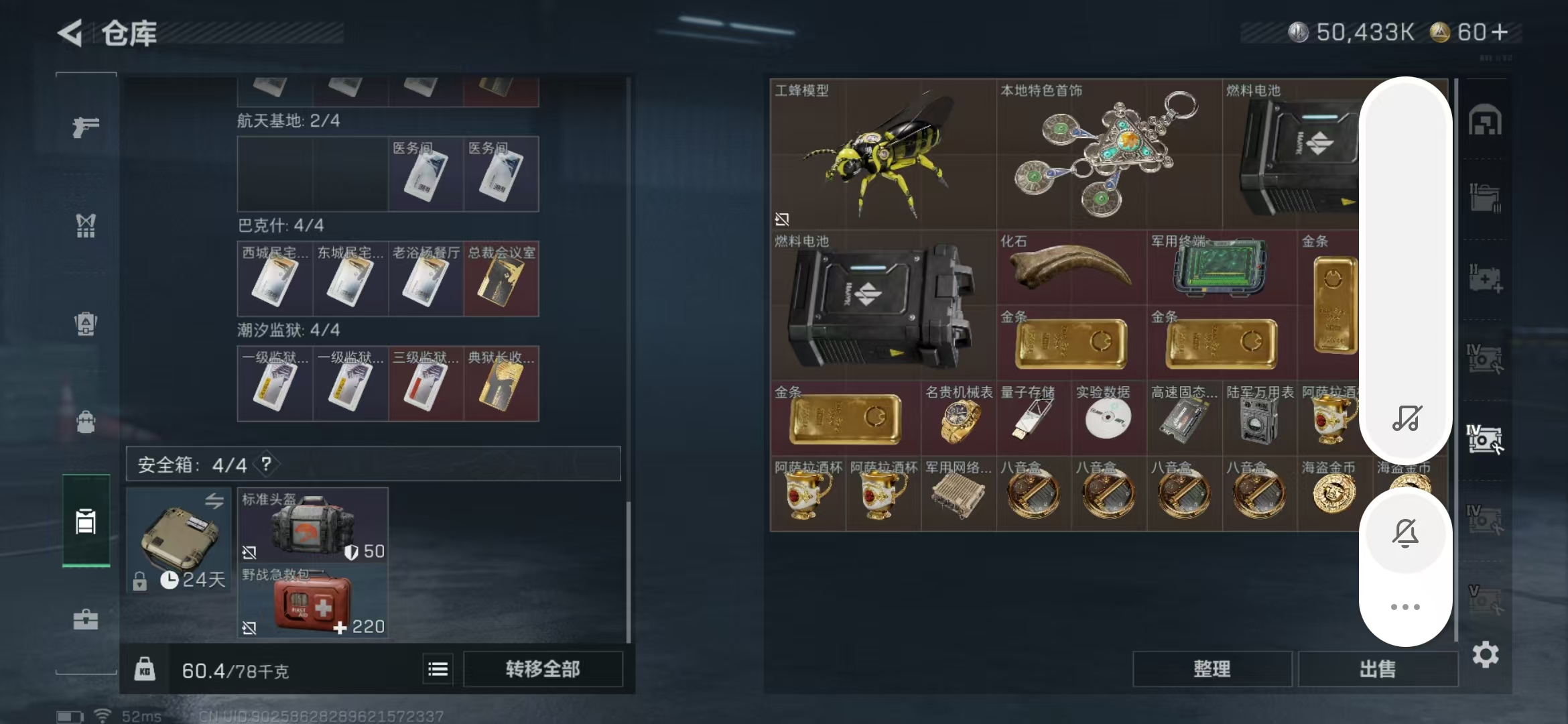The image size is (1568, 724).
Task: Select the 军用终端 military terminal item
Action: (x=1221, y=268)
